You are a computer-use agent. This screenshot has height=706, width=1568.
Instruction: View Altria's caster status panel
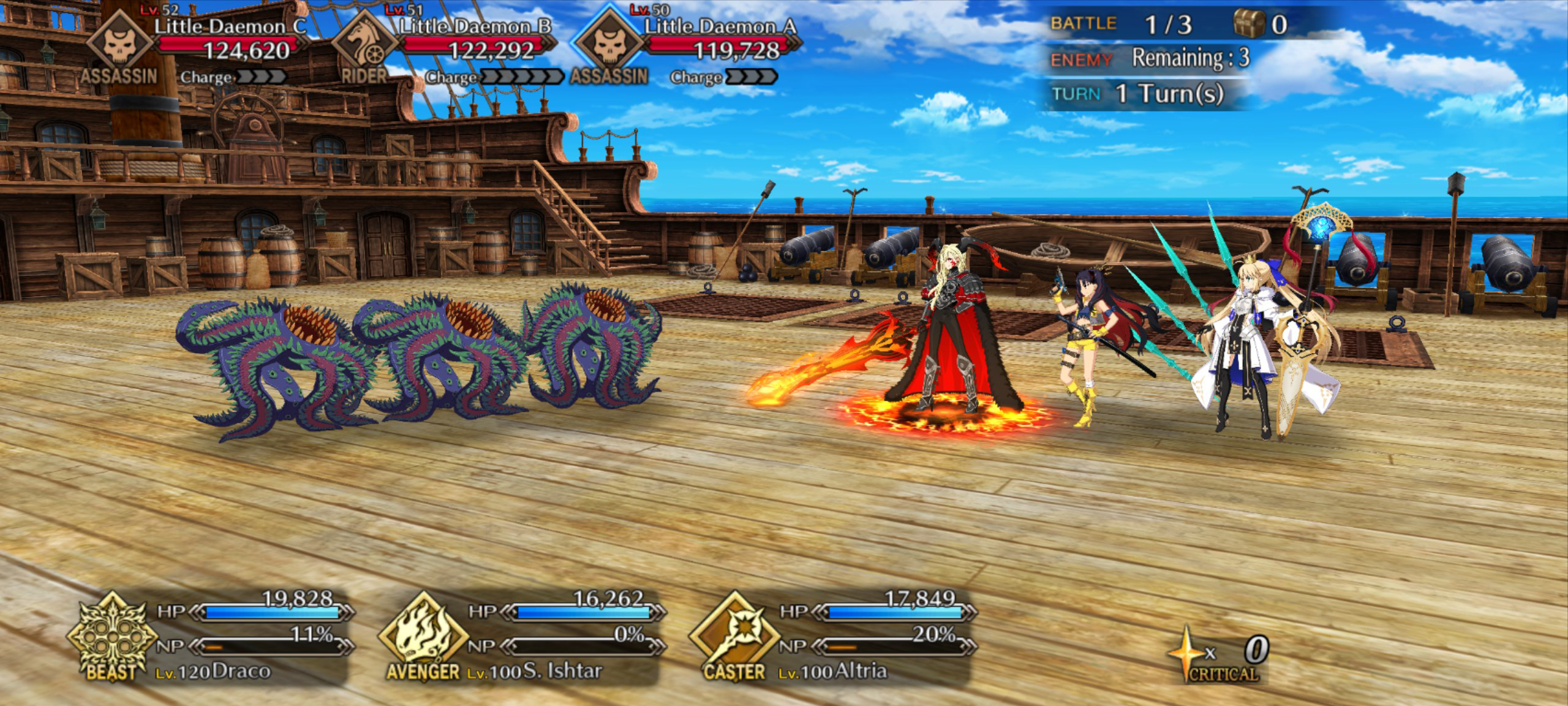pyautogui.click(x=833, y=637)
